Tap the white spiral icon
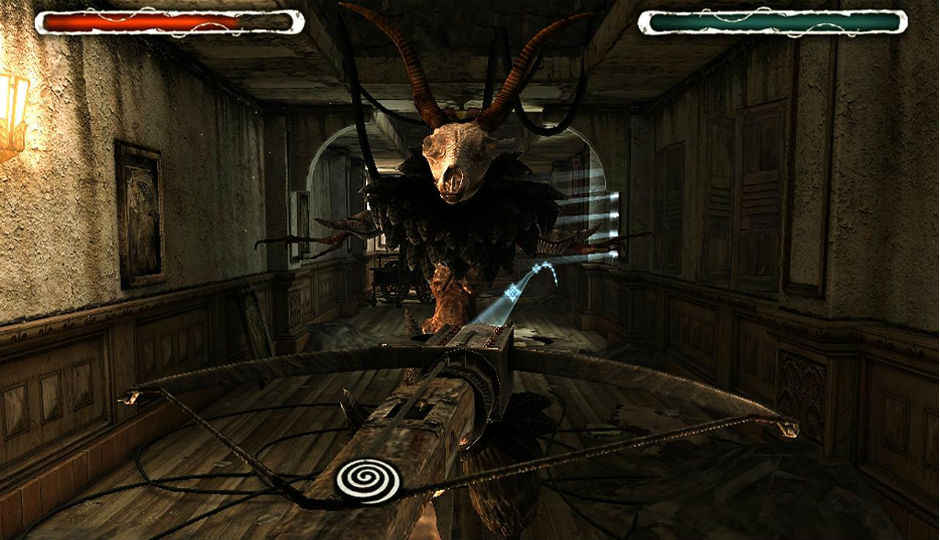This screenshot has height=540, width=940. 368,479
